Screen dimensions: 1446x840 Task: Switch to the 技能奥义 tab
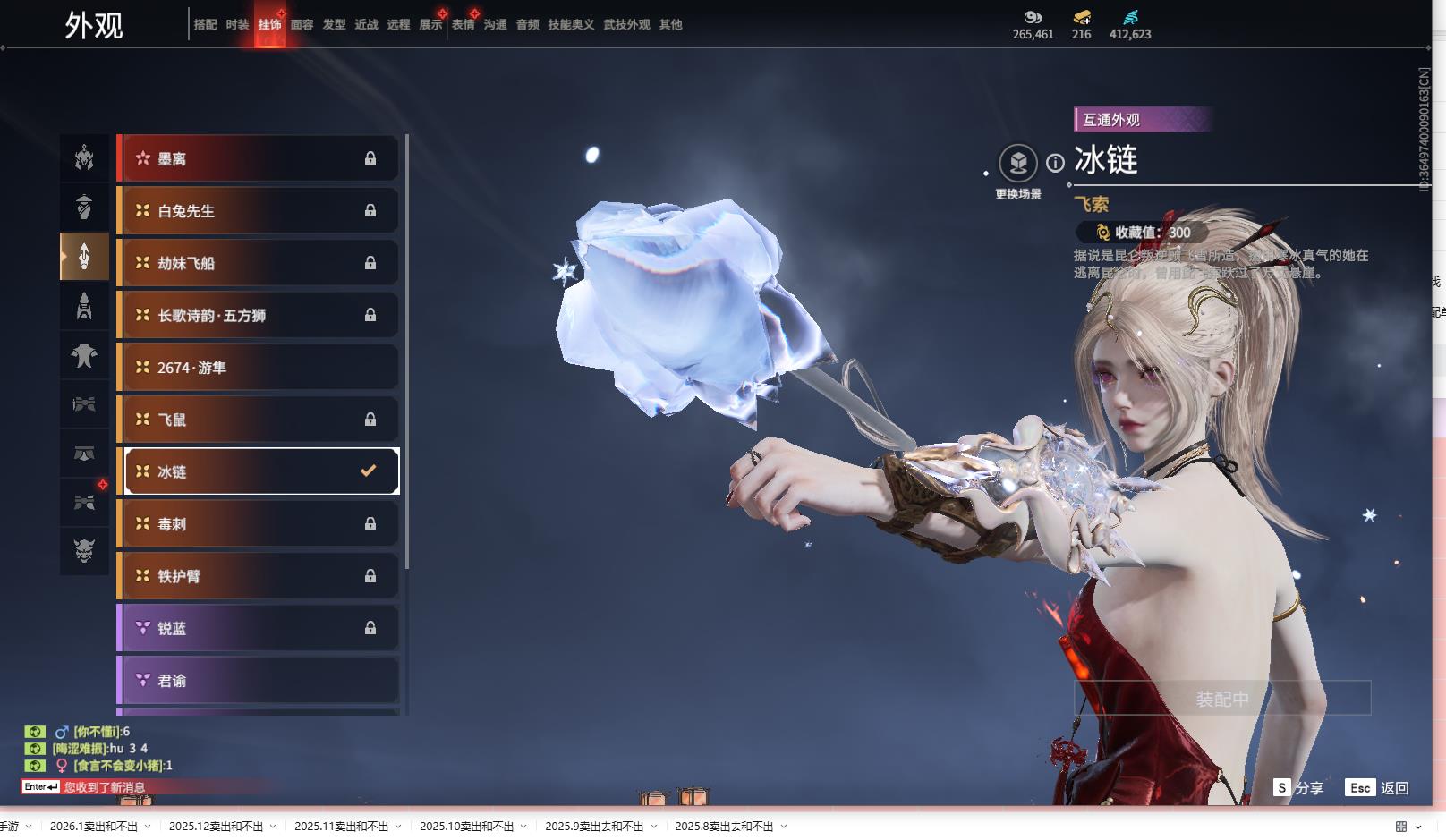coord(571,25)
